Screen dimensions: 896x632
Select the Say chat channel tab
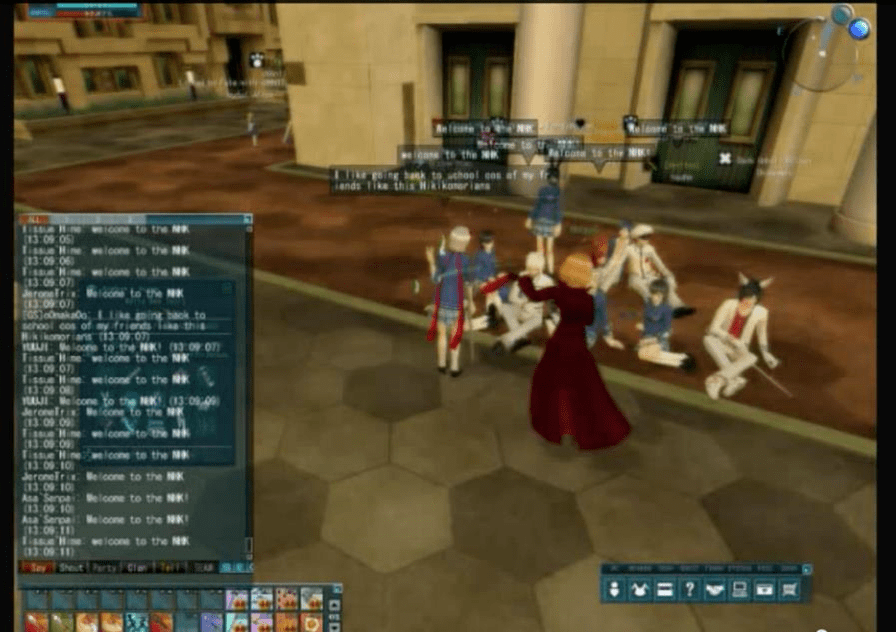[x=38, y=568]
